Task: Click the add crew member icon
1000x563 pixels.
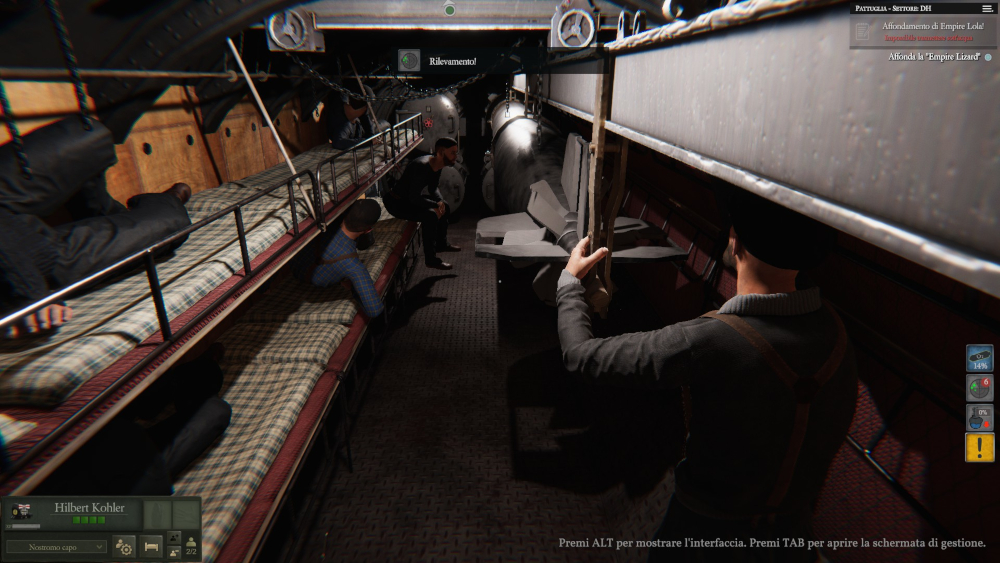Action: point(175,538)
